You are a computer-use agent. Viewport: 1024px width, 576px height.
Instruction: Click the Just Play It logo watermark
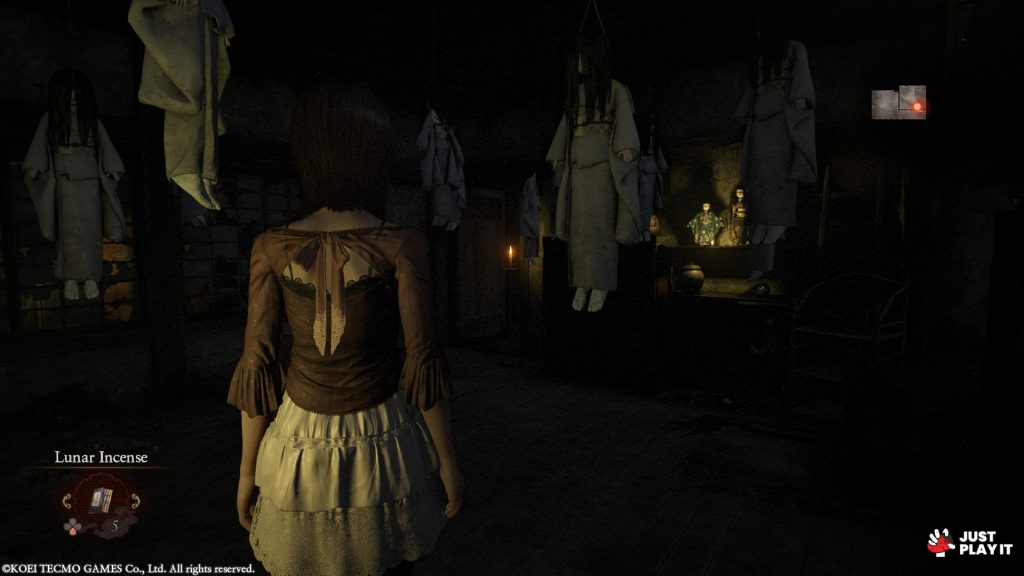969,542
